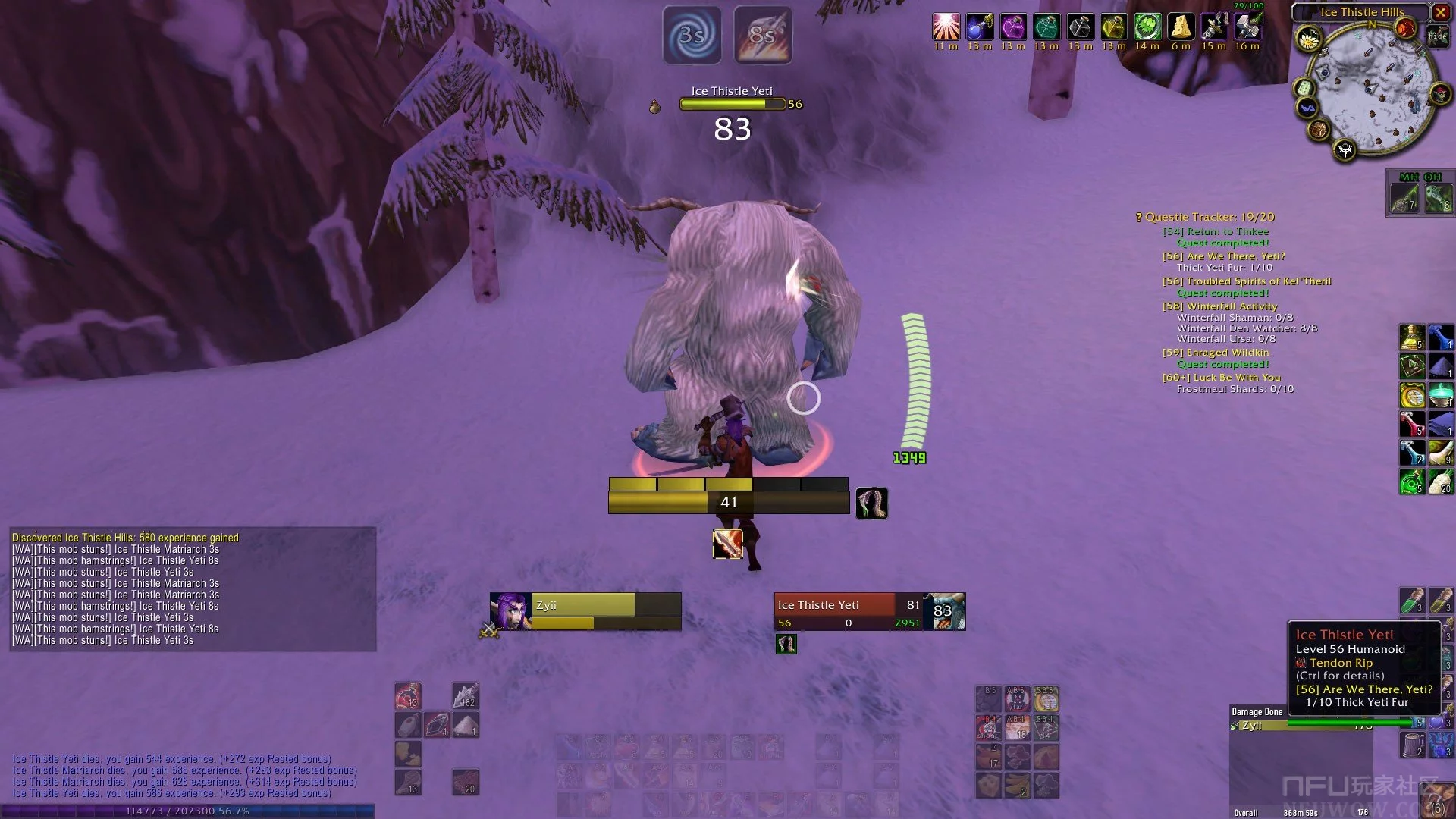Click the arrowhead stack showing 162
This screenshot has width=1456, height=819.
tap(466, 695)
